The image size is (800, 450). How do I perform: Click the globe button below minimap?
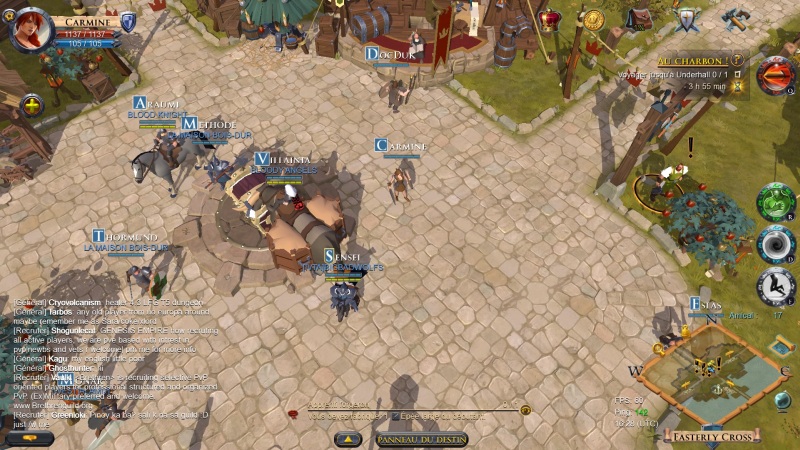[781, 401]
